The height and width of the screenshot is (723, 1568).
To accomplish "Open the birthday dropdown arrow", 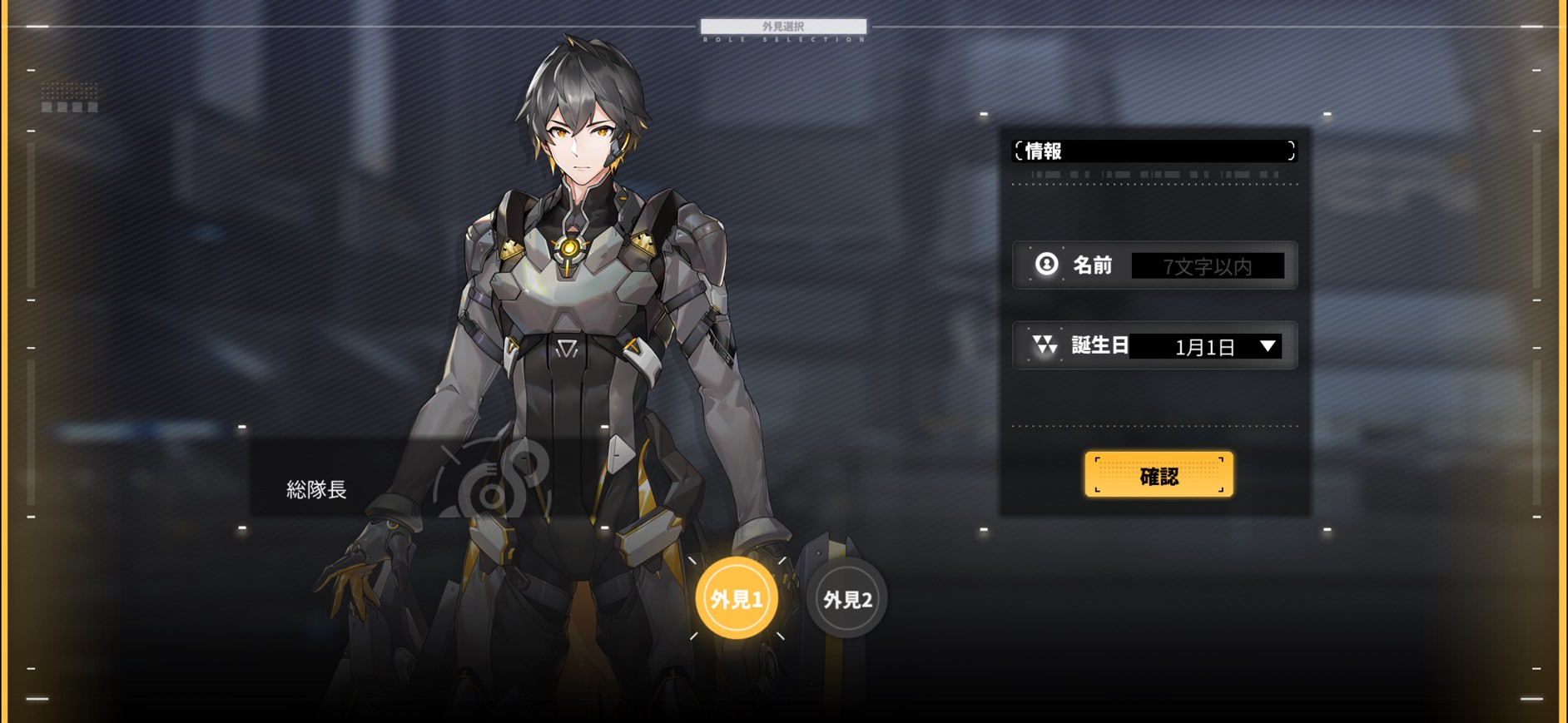I will click(1267, 347).
